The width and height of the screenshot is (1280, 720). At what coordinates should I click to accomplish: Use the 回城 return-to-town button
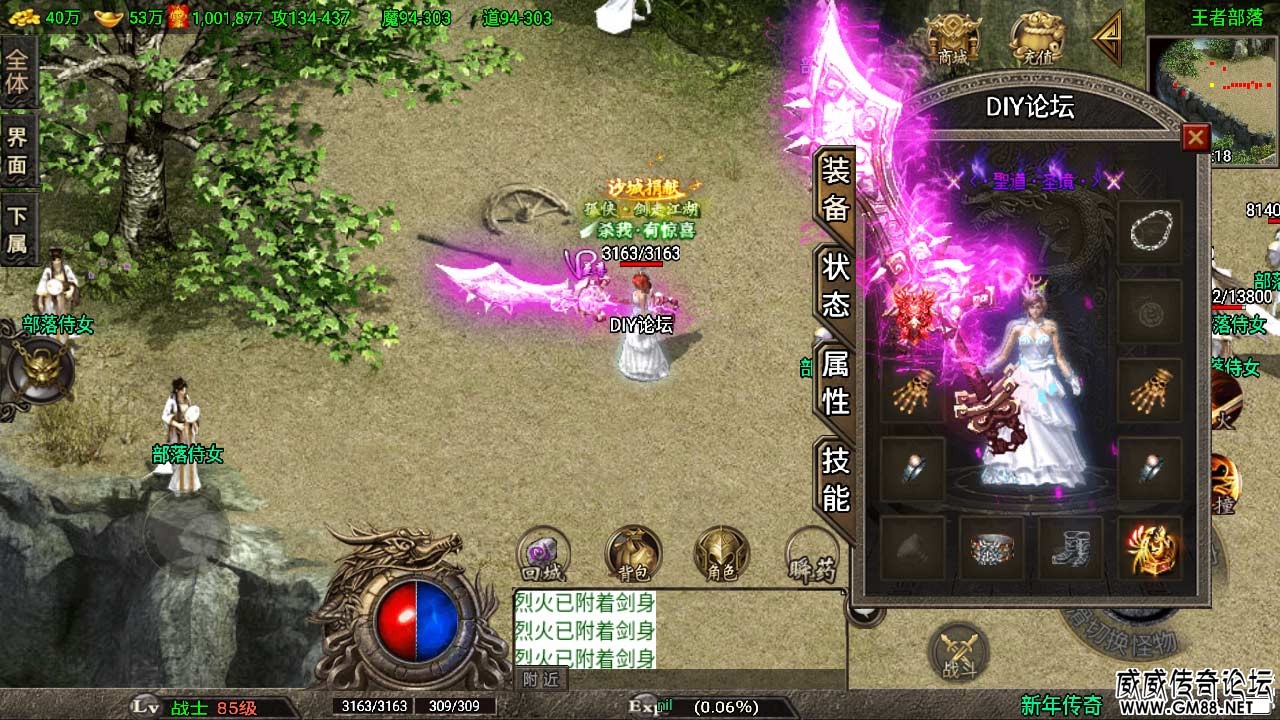[x=543, y=555]
